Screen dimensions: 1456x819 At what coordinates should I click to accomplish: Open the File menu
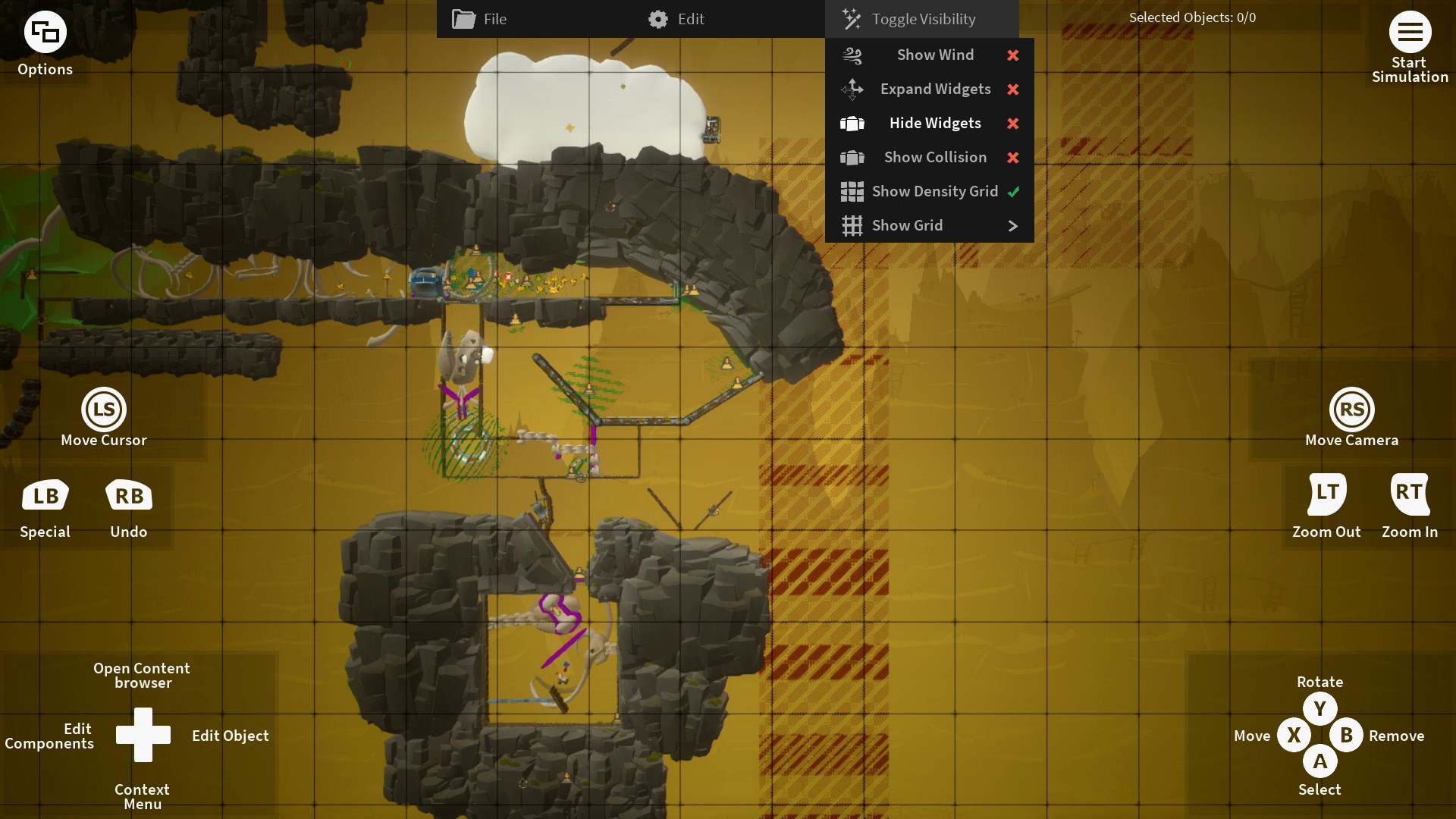480,19
